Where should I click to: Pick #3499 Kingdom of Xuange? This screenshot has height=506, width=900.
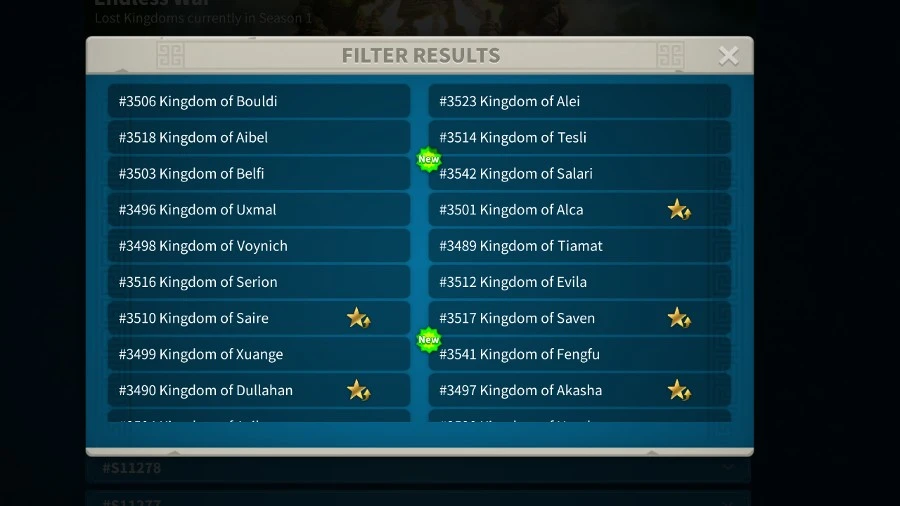pyautogui.click(x=258, y=354)
